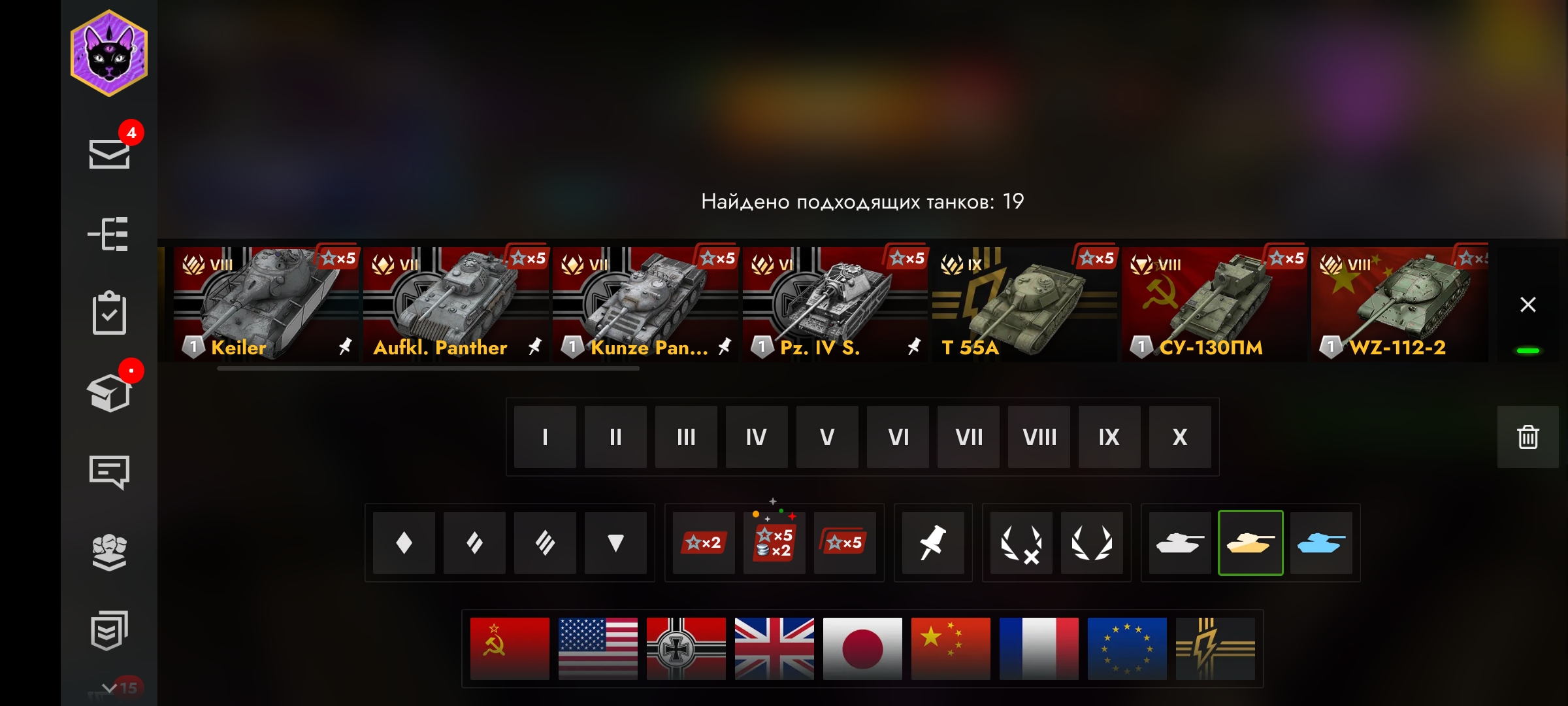Select the WZ-112-2 tank
Image resolution: width=1568 pixels, height=706 pixels.
tap(1398, 304)
